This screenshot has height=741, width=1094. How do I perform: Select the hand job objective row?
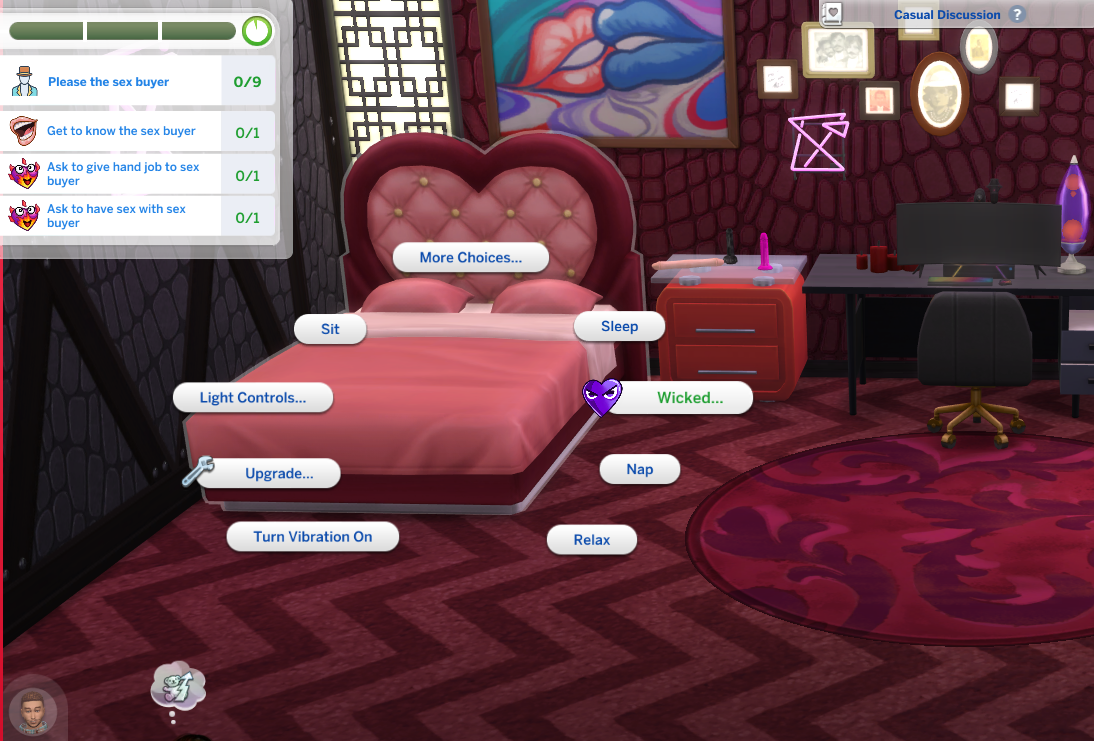[x=122, y=174]
